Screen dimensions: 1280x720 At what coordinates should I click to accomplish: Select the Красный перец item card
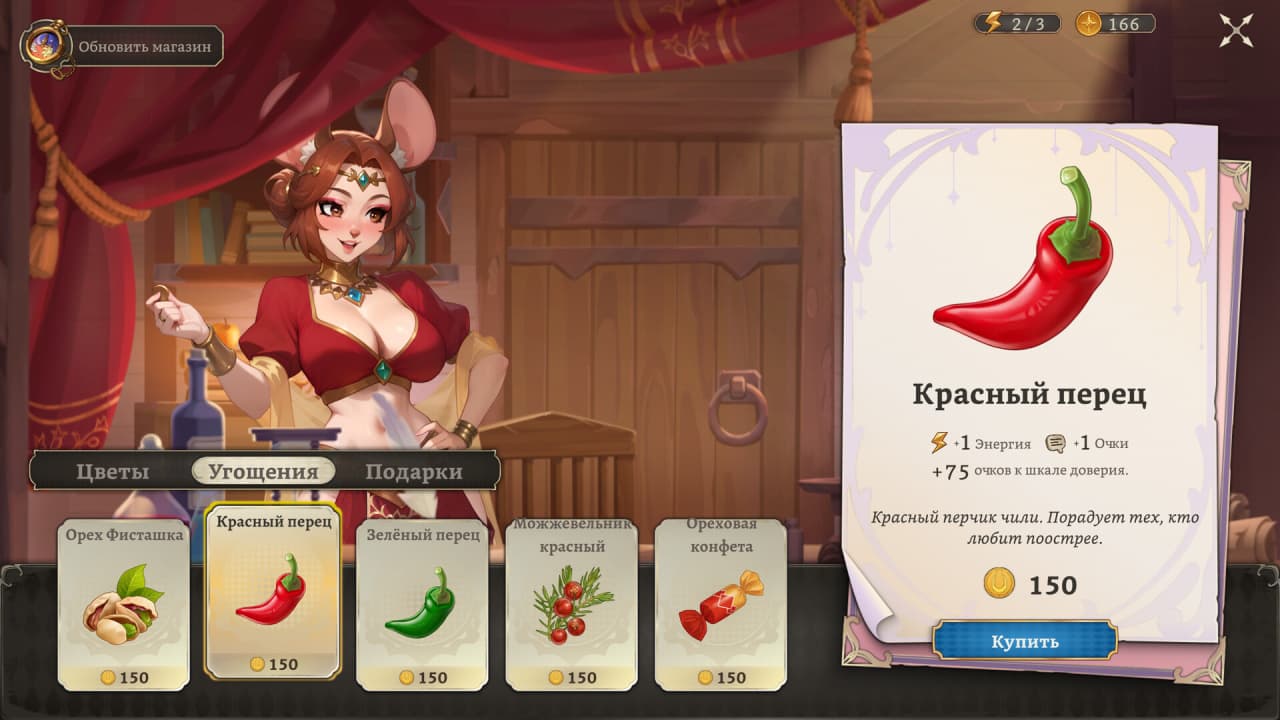(273, 592)
